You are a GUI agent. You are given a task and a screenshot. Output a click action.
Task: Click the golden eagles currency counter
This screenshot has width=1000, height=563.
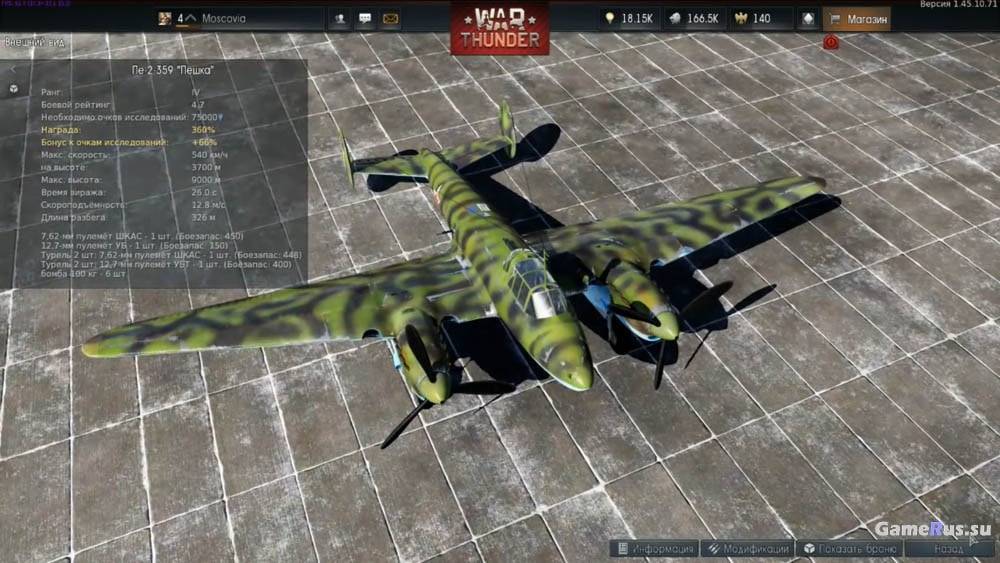click(752, 18)
